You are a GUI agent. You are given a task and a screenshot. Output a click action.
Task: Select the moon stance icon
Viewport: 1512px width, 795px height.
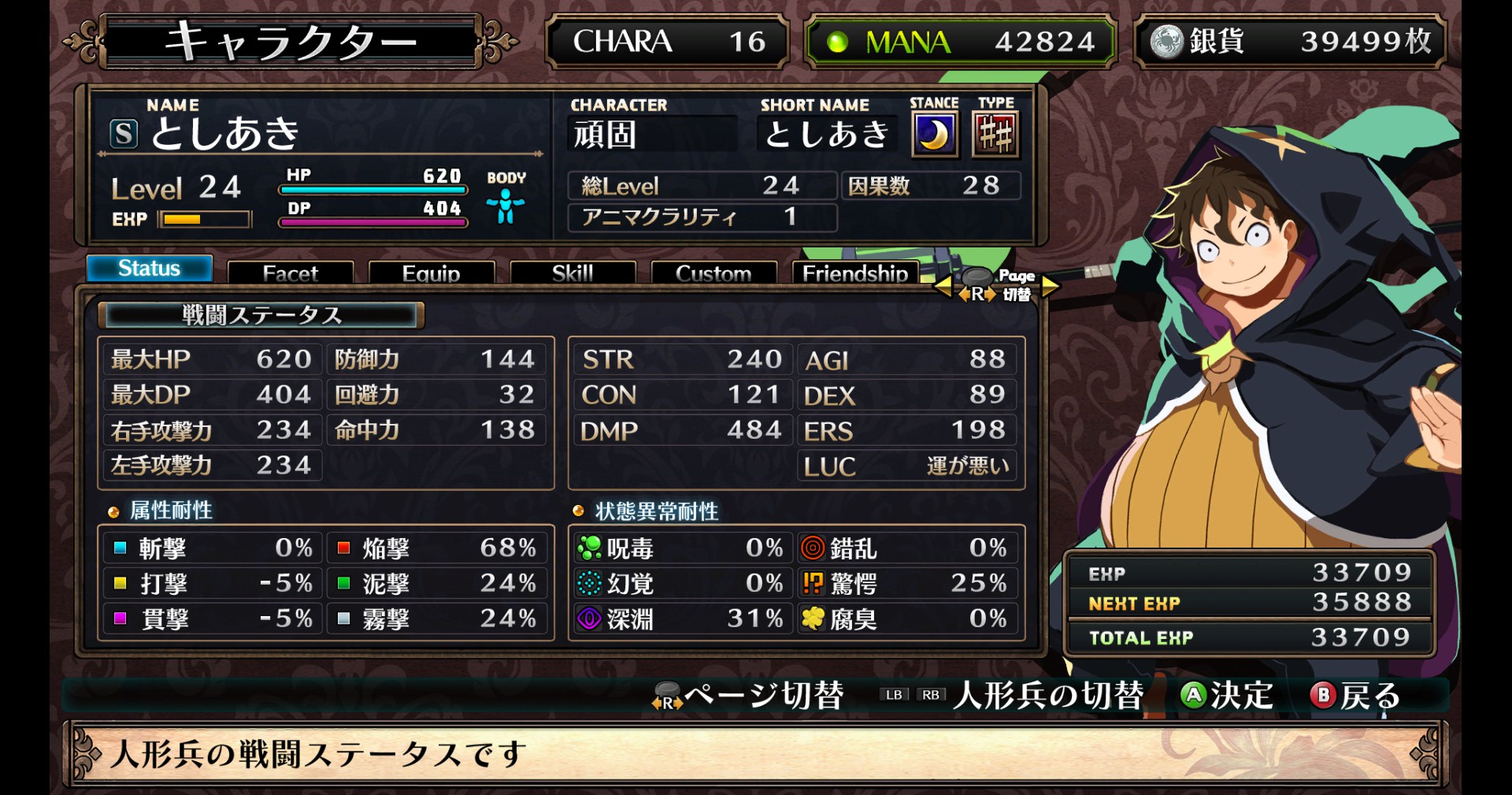coord(934,135)
